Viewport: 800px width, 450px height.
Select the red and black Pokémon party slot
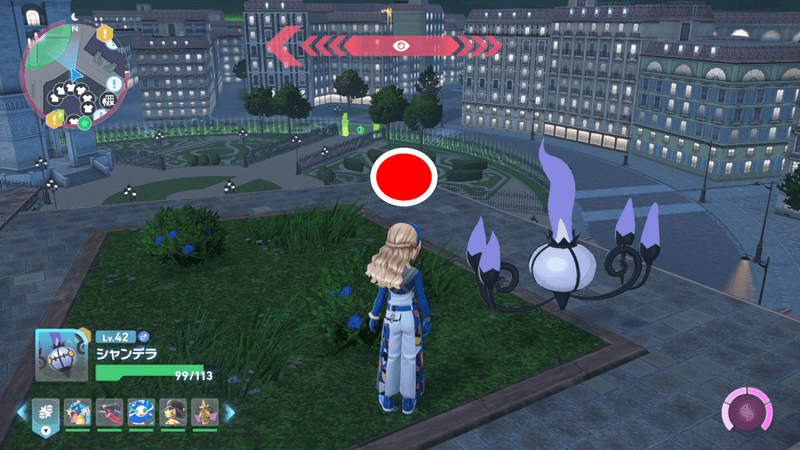(x=110, y=411)
